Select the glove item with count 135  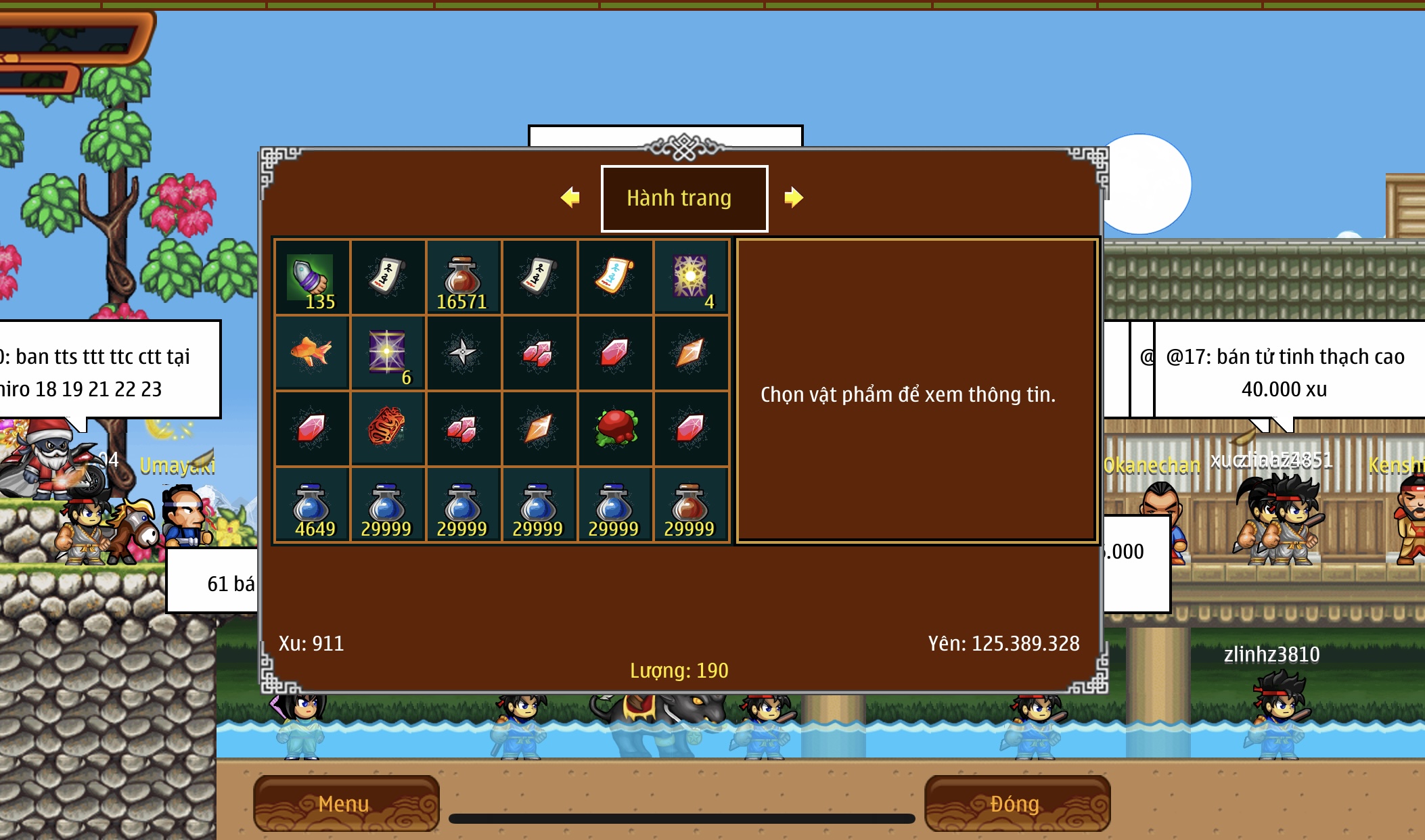tap(311, 277)
